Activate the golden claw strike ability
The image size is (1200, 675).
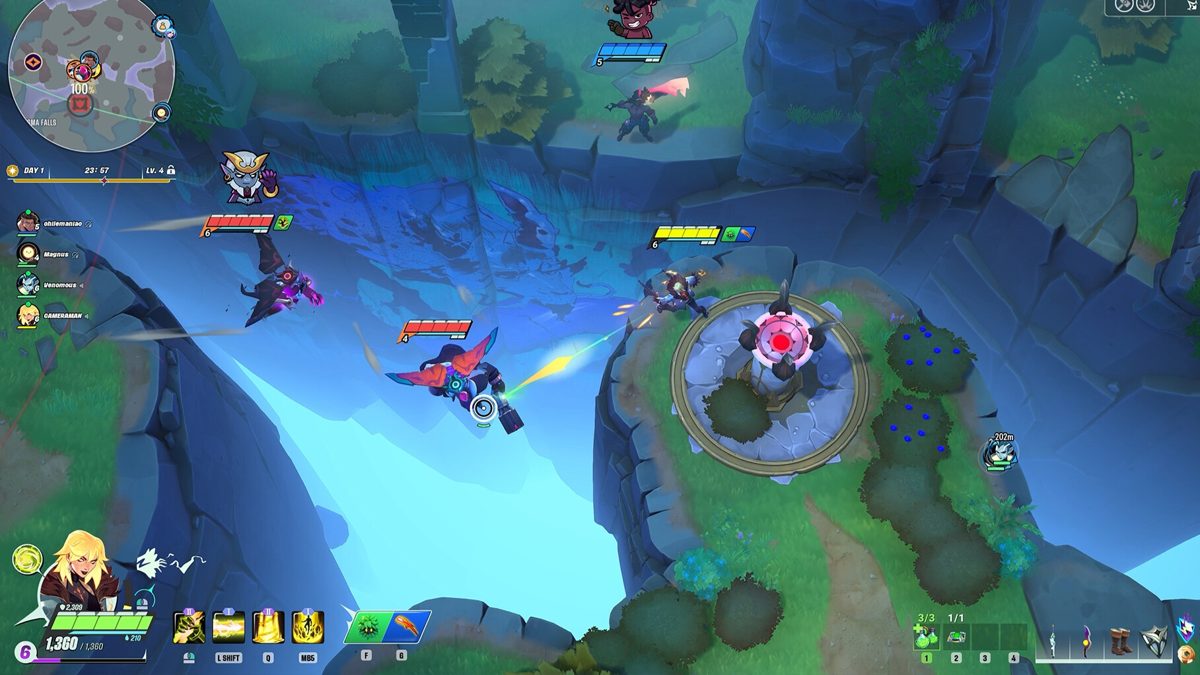189,627
